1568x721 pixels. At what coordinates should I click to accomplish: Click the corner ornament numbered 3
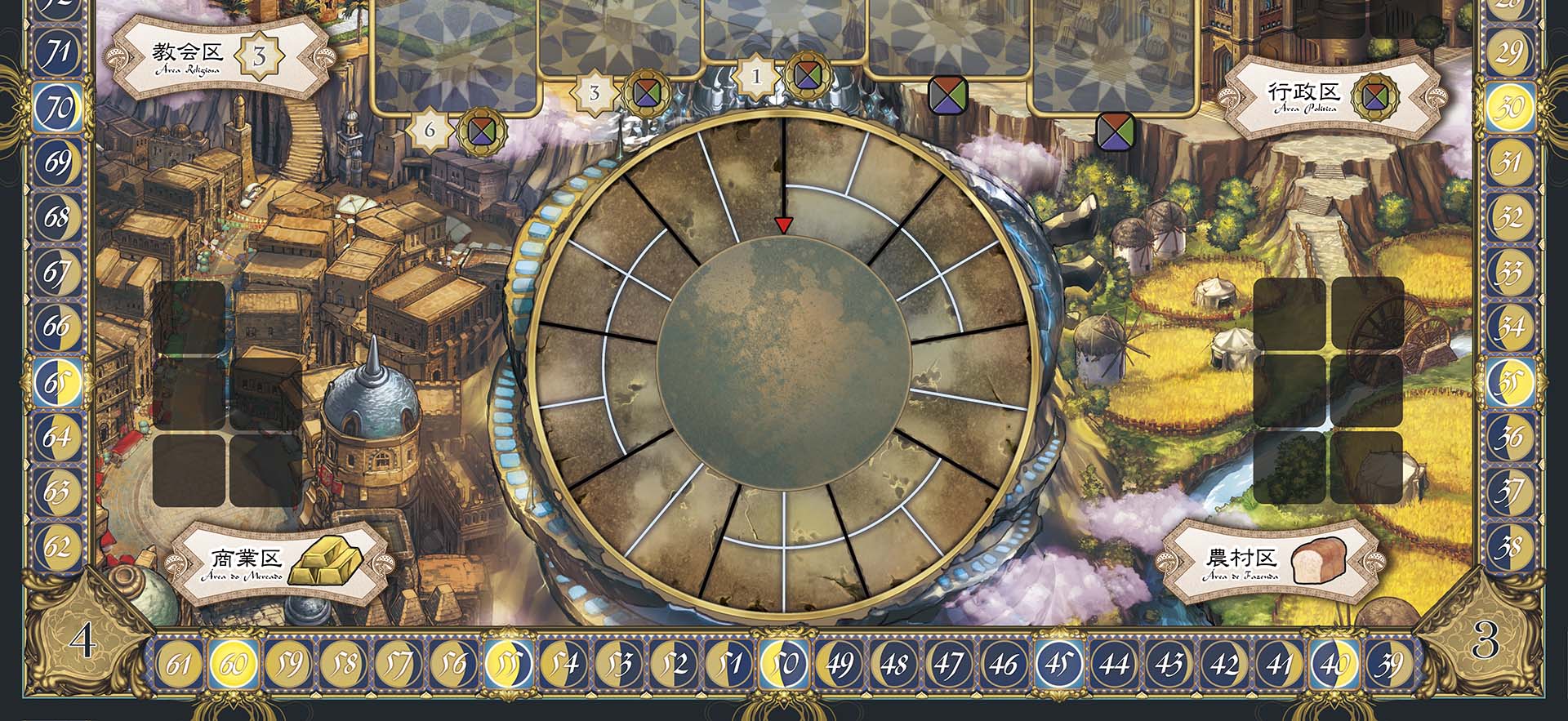click(1485, 642)
